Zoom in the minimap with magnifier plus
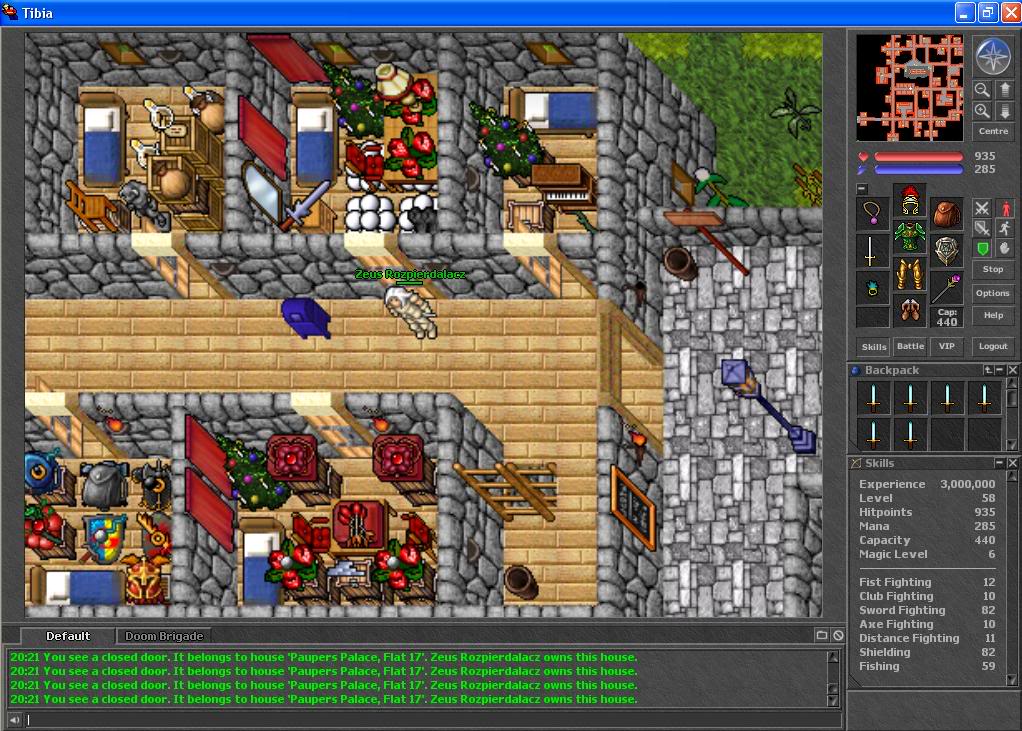The image size is (1022, 731). pyautogui.click(x=982, y=111)
